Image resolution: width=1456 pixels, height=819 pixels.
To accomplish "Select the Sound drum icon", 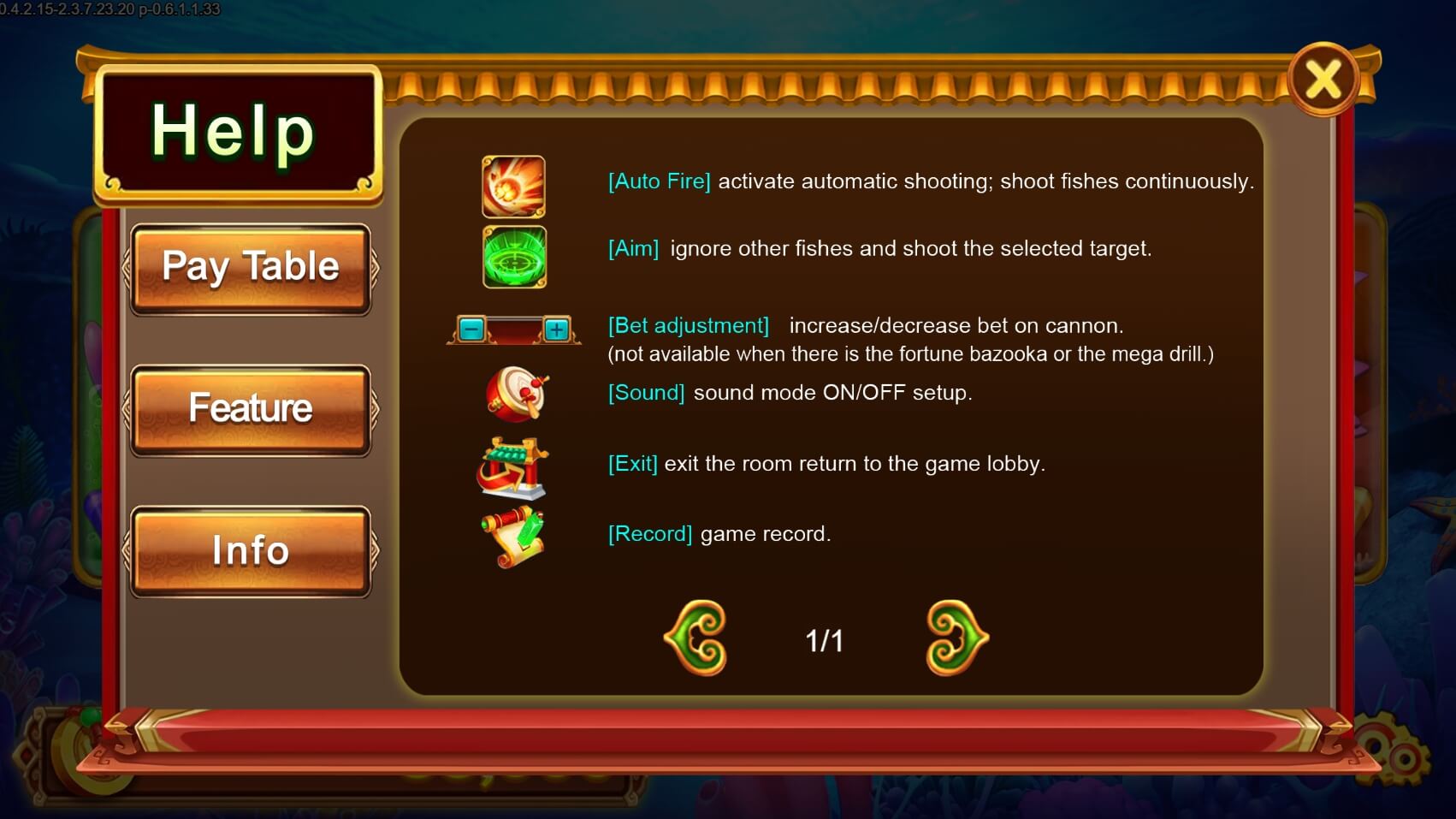I will tap(517, 395).
